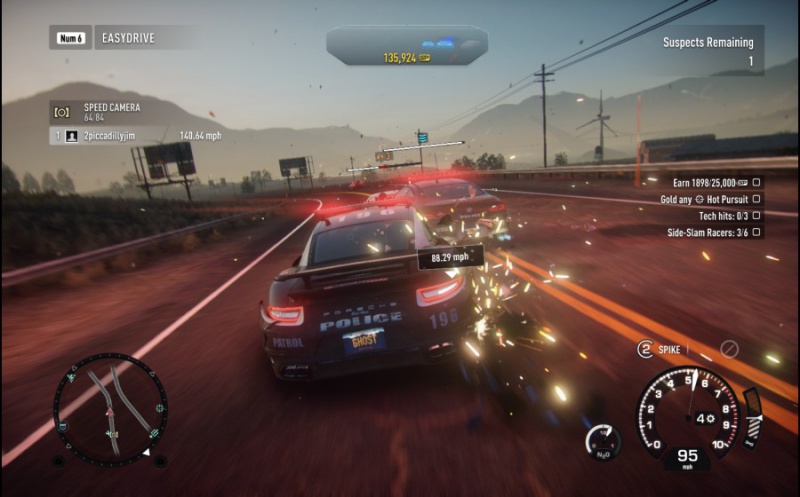Click the N2O nitrous gauge icon
The image size is (800, 497).
click(602, 441)
